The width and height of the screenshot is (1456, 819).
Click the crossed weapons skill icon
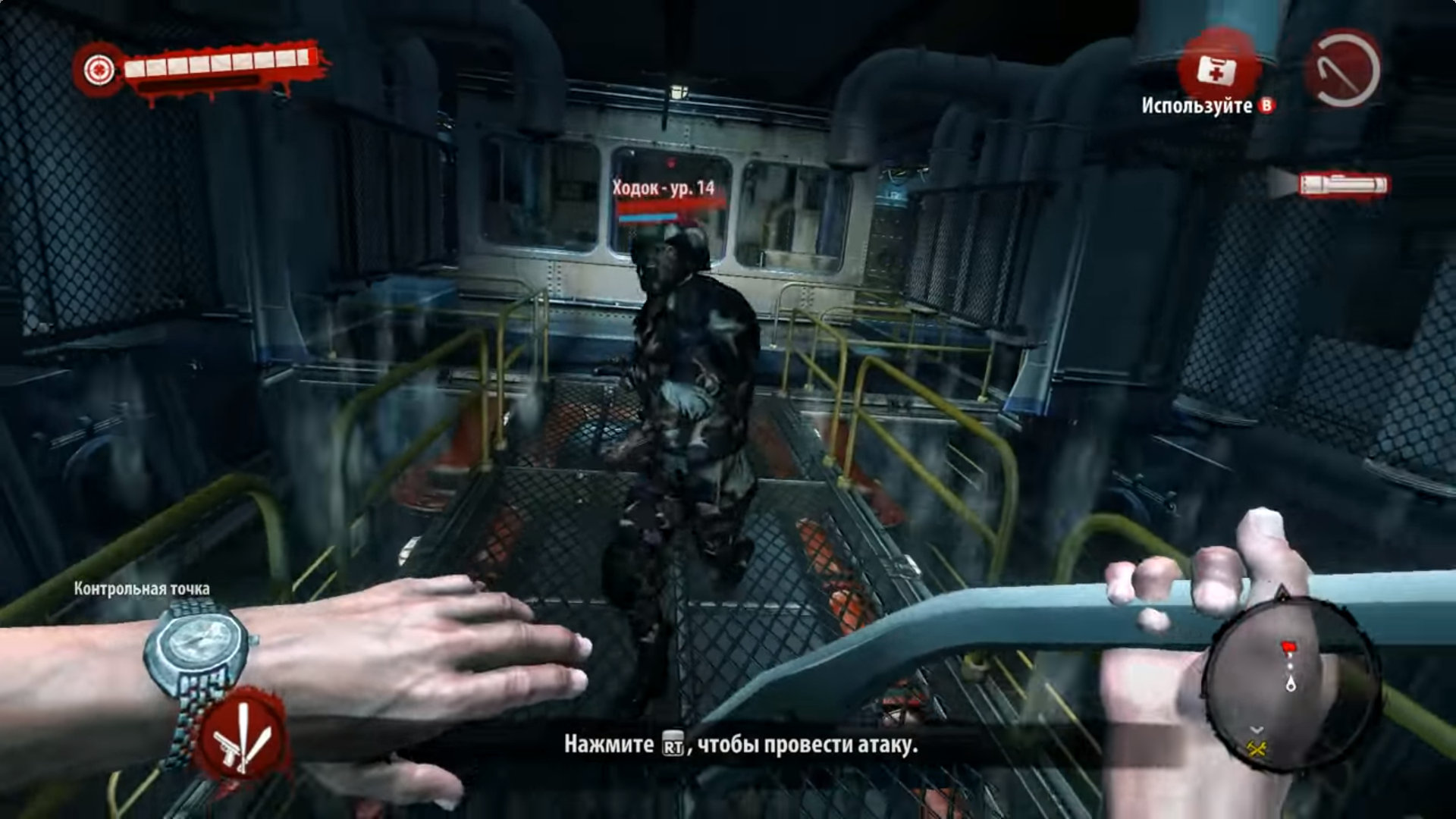[241, 735]
